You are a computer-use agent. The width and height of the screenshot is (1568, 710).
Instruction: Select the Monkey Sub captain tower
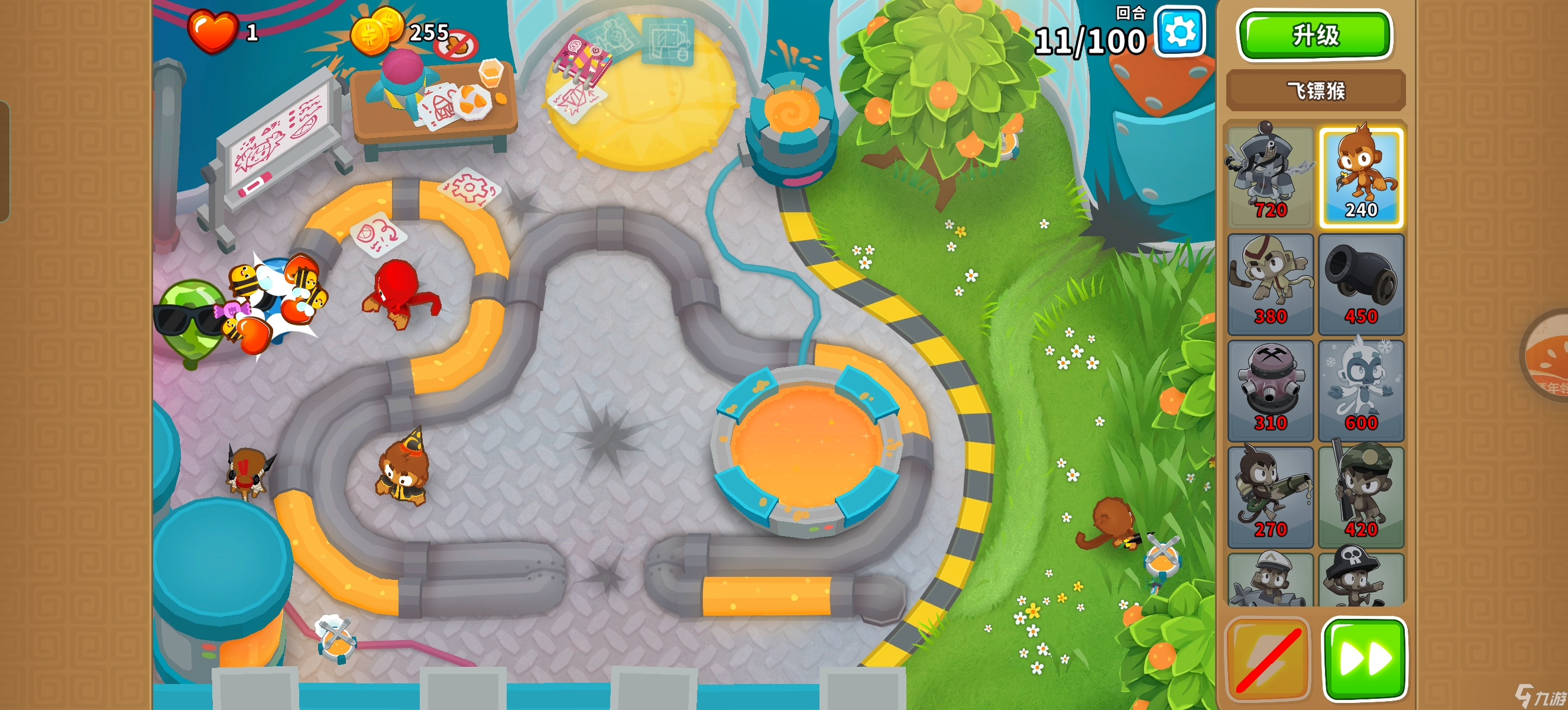pyautogui.click(x=1270, y=582)
